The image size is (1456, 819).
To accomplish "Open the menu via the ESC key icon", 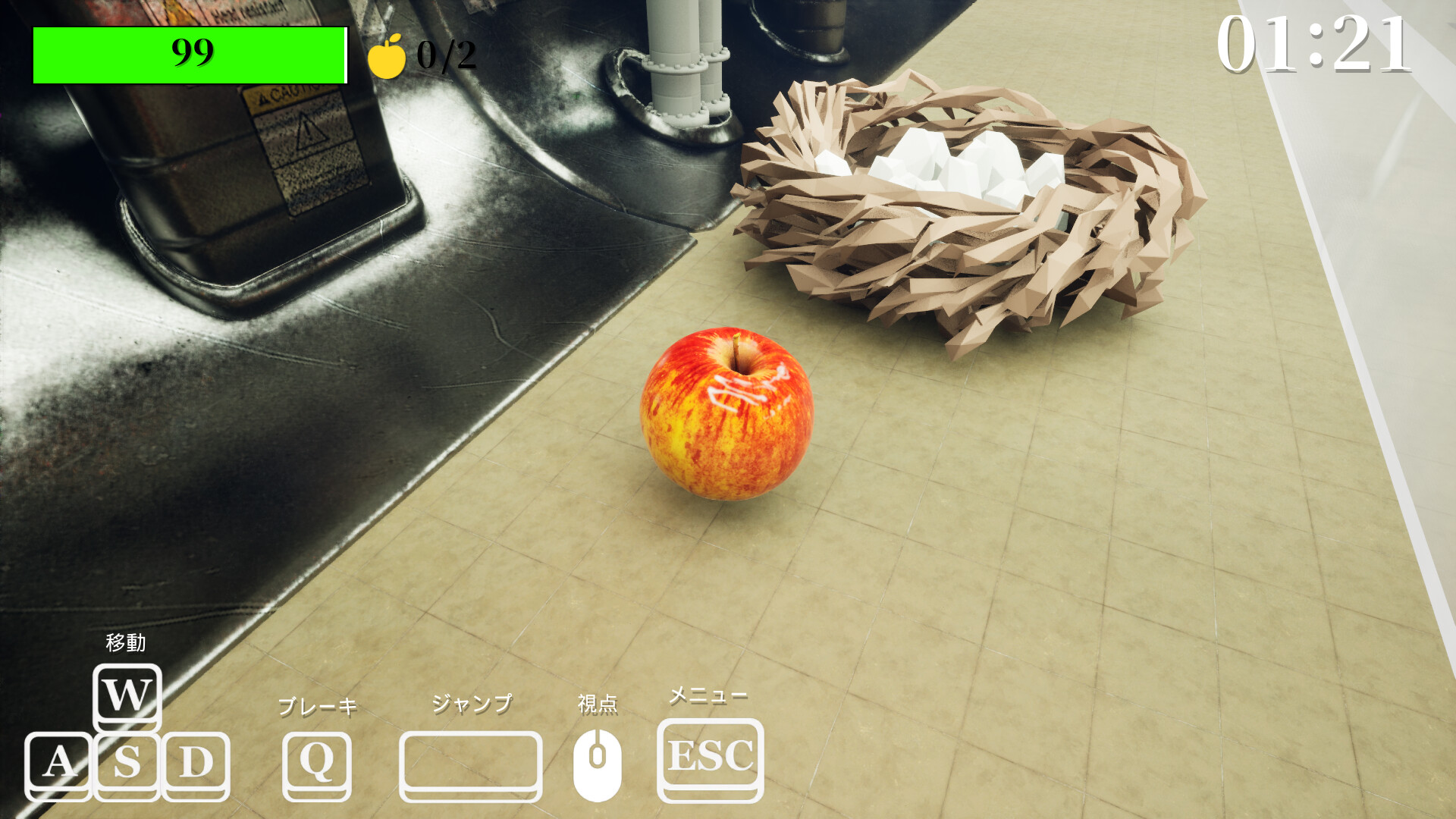I will (708, 758).
